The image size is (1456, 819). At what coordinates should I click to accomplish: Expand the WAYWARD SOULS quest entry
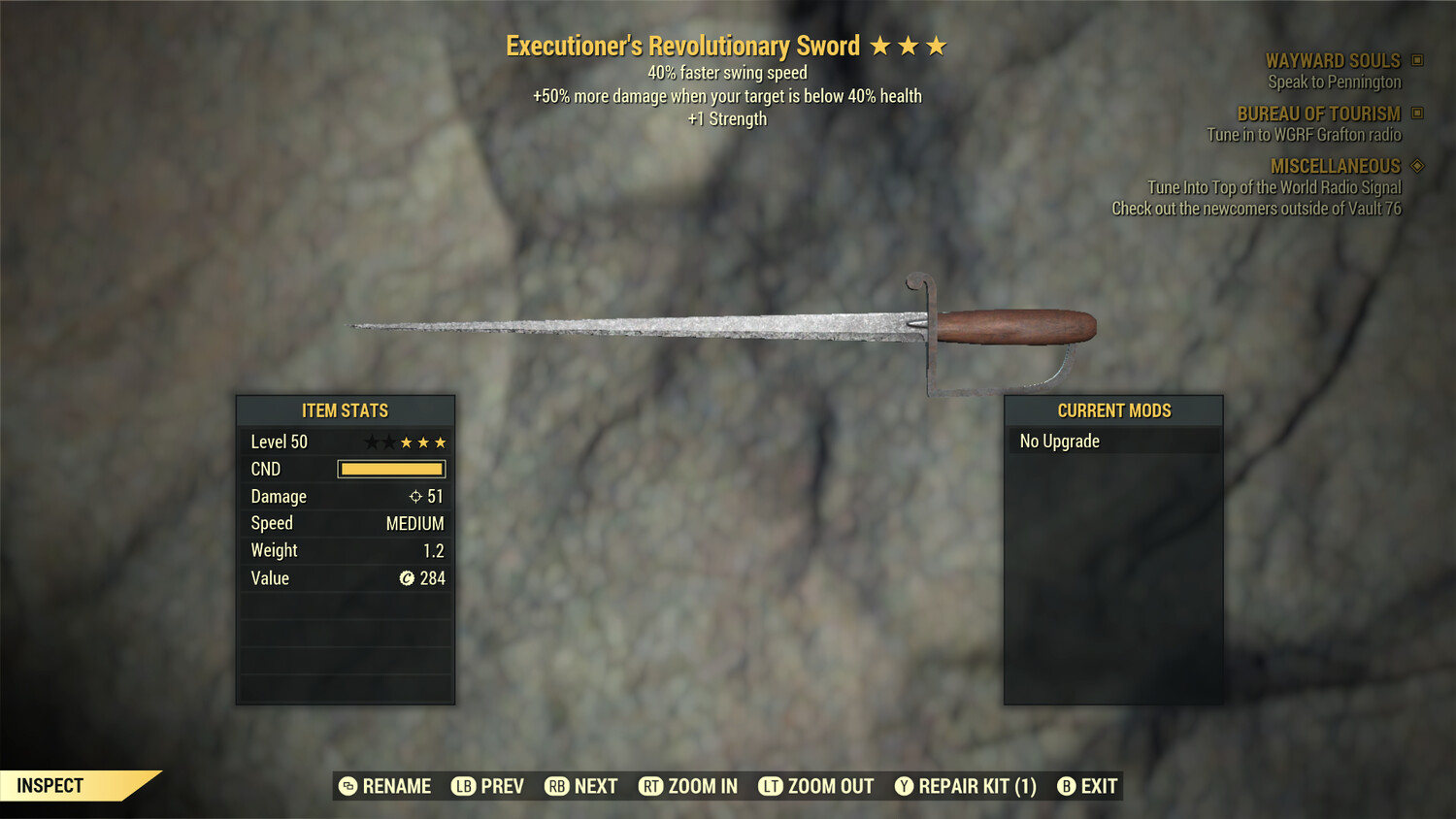(x=1334, y=60)
